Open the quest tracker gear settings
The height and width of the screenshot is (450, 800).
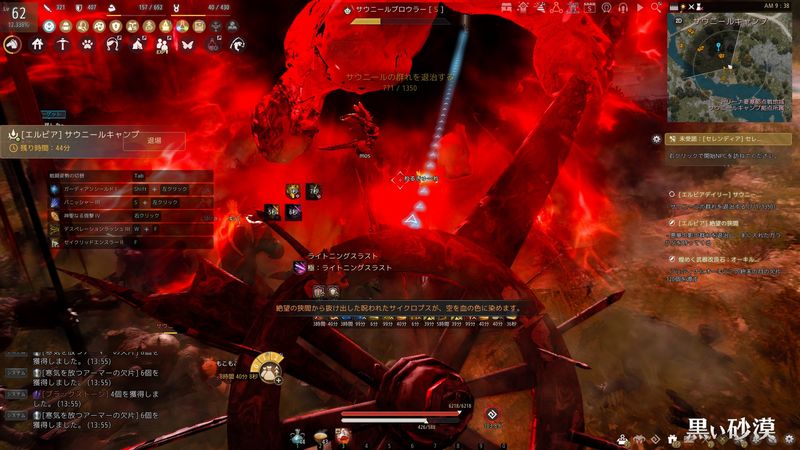(x=656, y=139)
